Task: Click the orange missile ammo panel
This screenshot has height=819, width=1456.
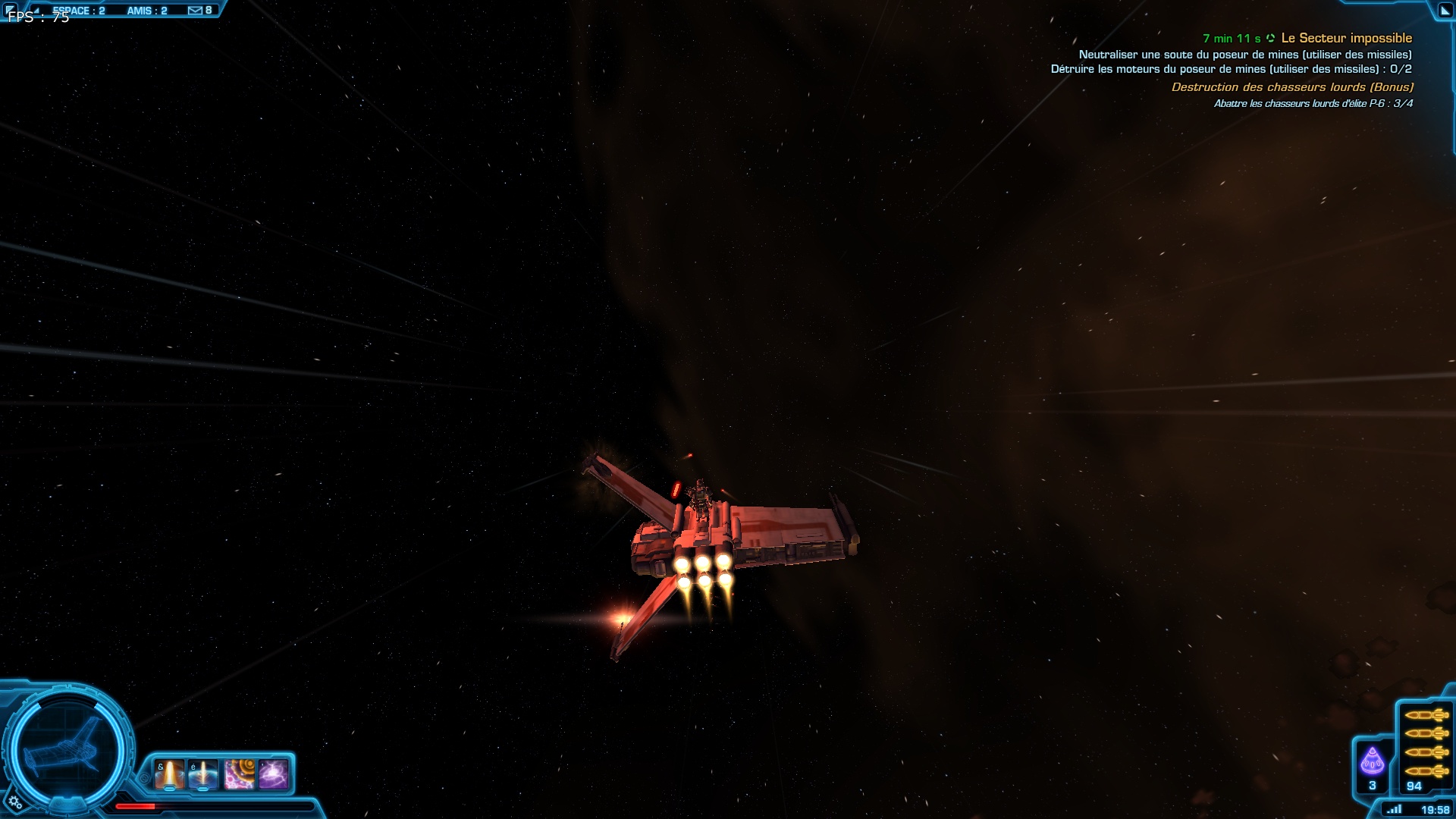Action: click(1426, 743)
